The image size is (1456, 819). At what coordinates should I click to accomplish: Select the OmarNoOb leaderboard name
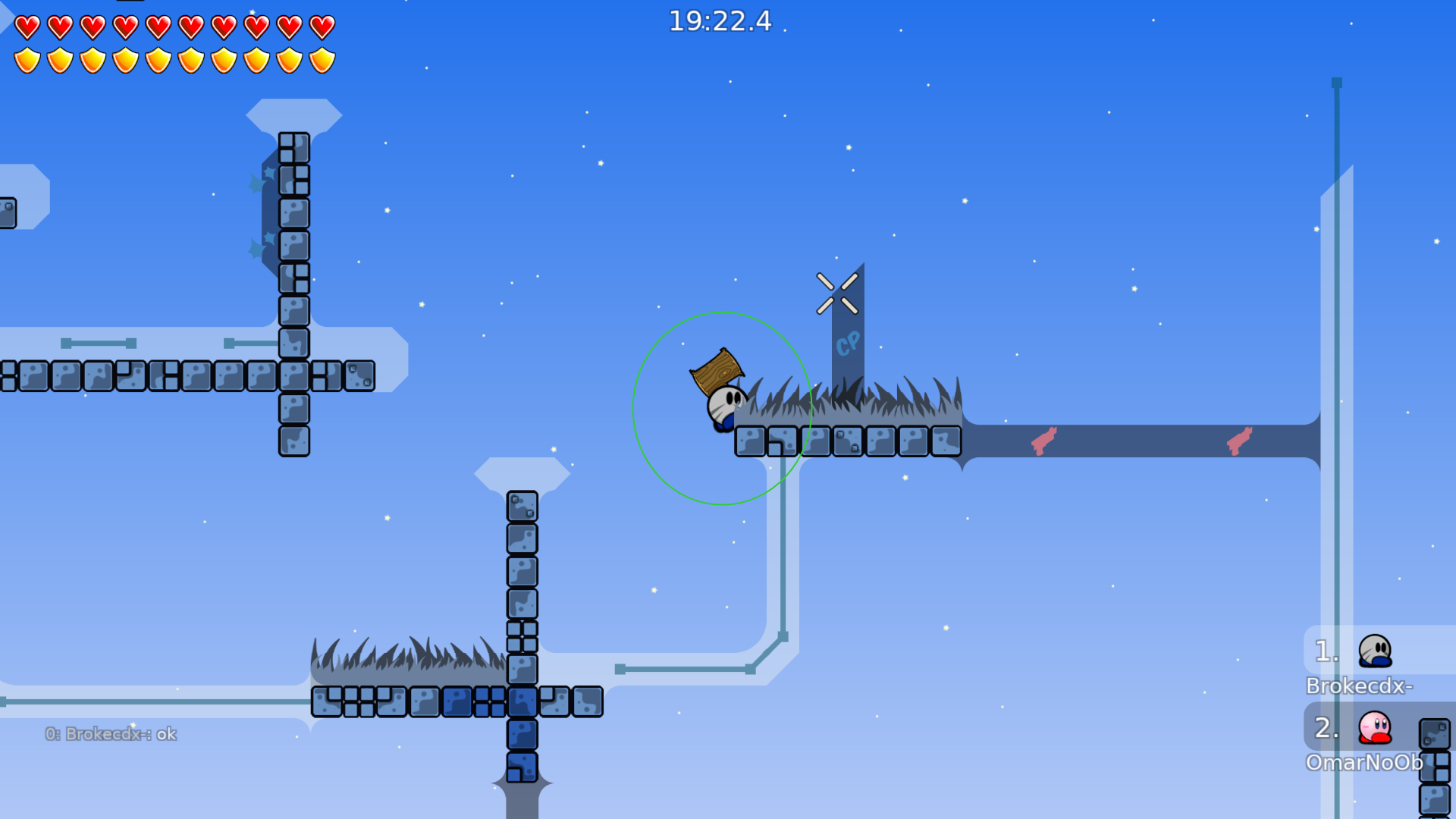pyautogui.click(x=1365, y=764)
